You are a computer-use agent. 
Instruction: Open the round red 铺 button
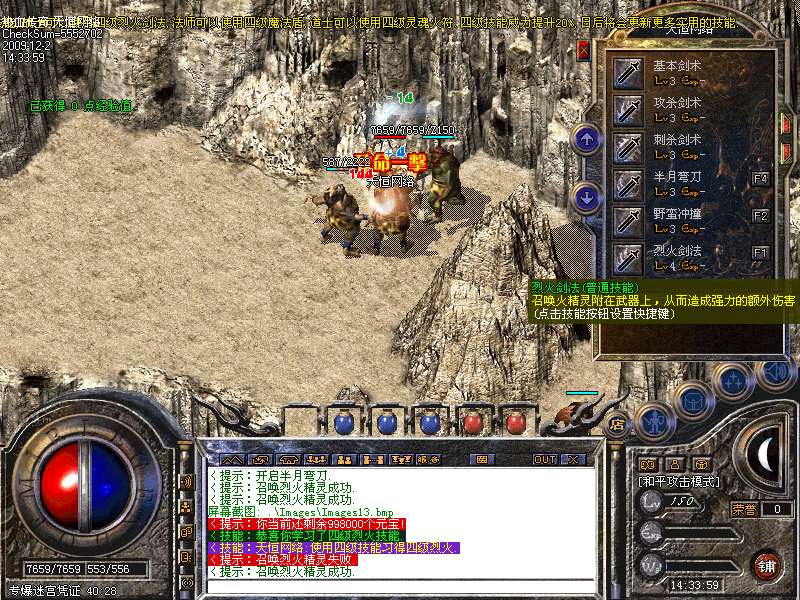point(766,565)
